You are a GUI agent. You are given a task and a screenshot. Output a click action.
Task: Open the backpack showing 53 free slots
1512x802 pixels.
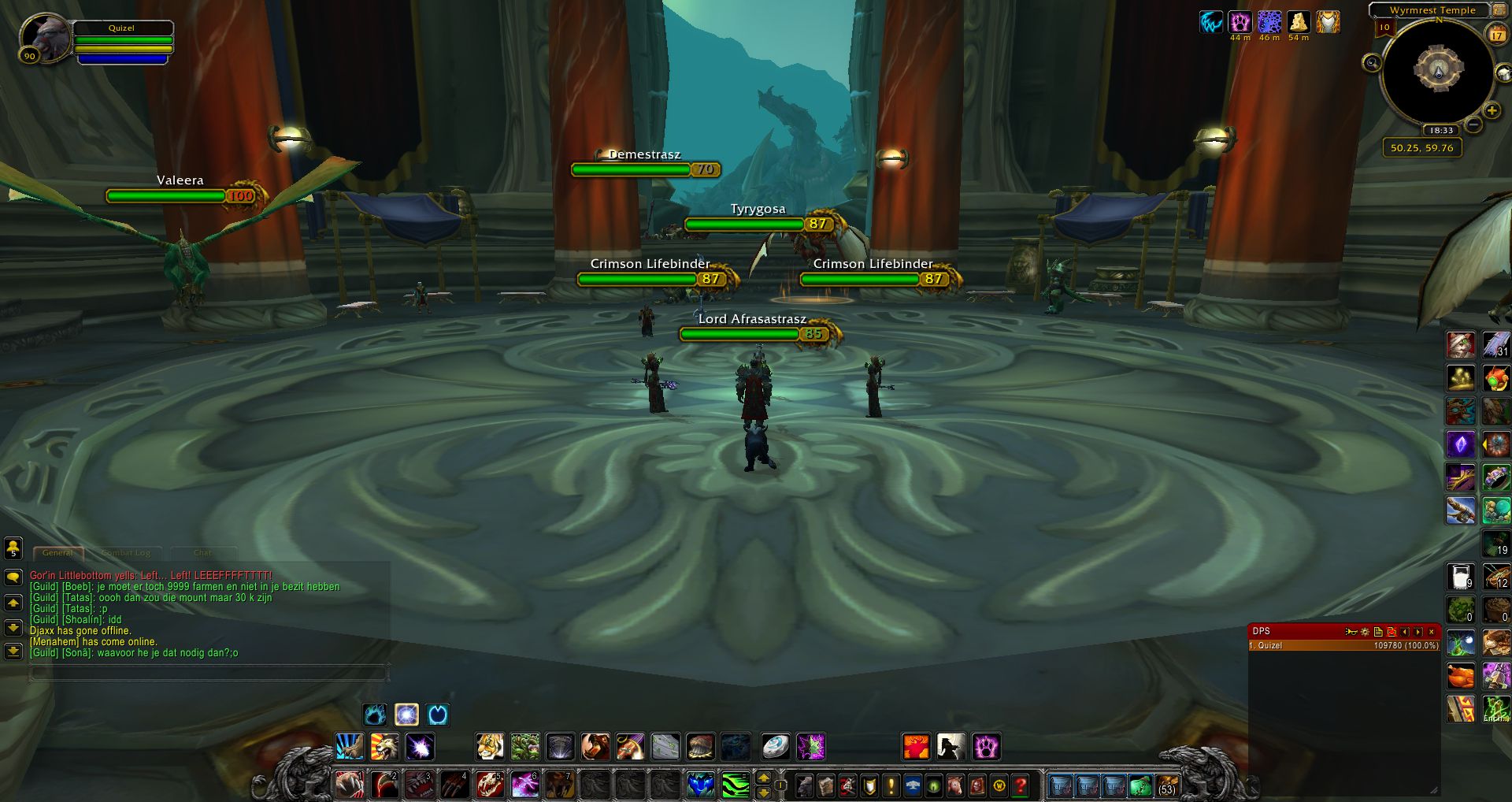(x=1166, y=785)
